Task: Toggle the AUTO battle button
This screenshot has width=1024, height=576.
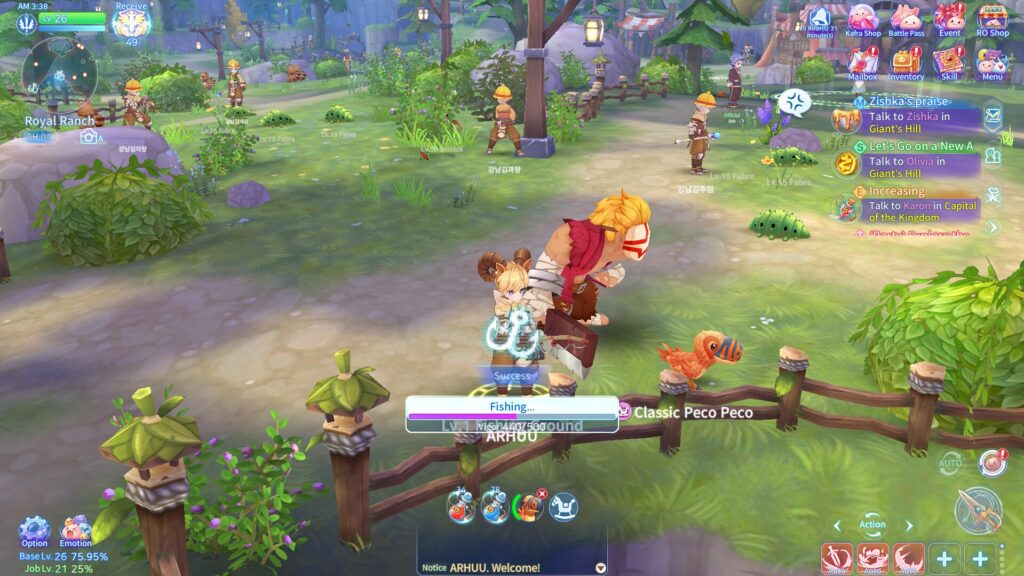Action: [x=950, y=463]
